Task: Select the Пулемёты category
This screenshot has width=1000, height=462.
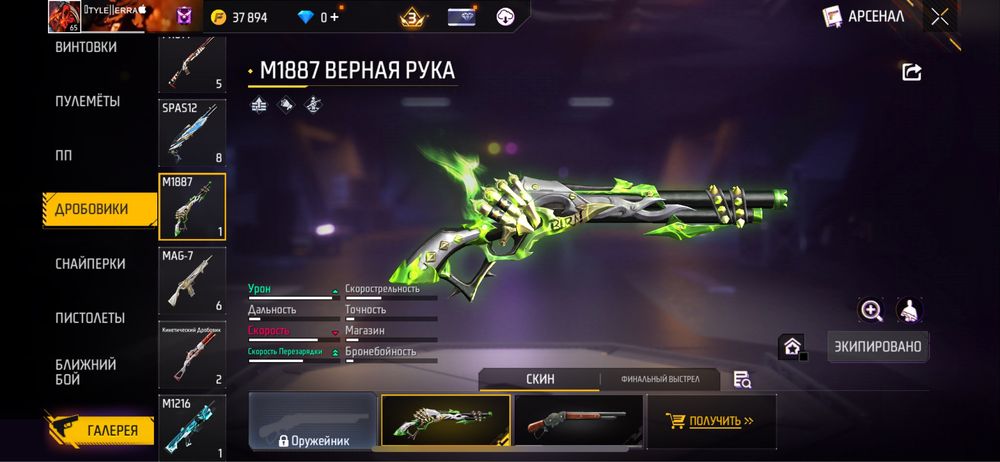Action: (x=88, y=101)
